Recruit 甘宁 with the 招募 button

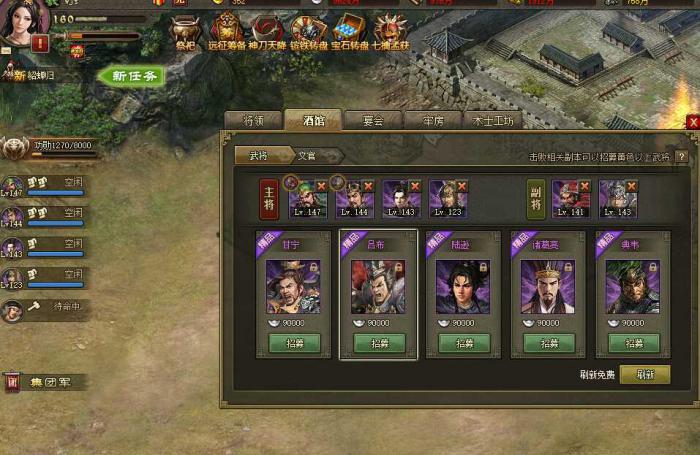(x=293, y=343)
